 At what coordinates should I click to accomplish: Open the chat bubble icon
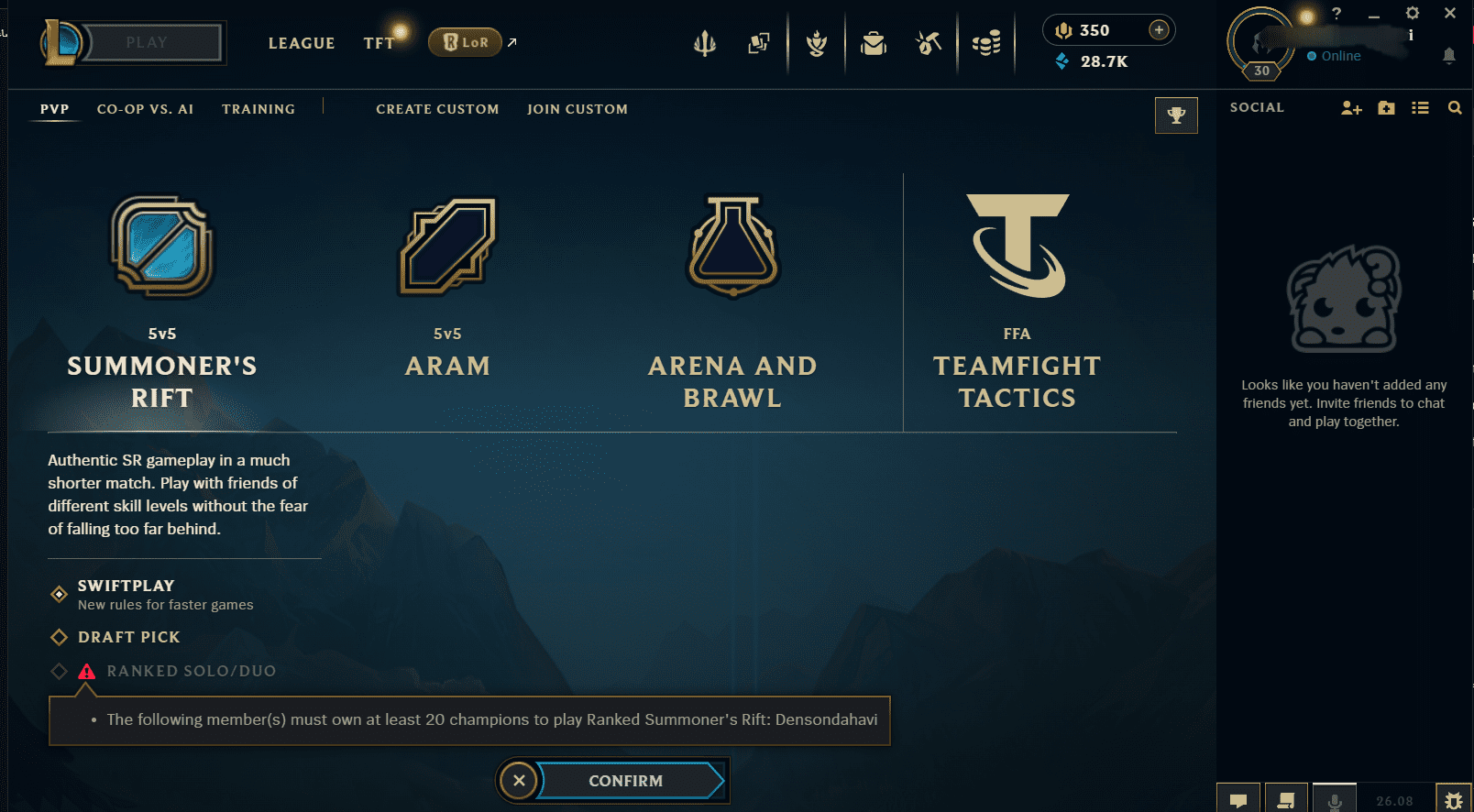[1239, 797]
